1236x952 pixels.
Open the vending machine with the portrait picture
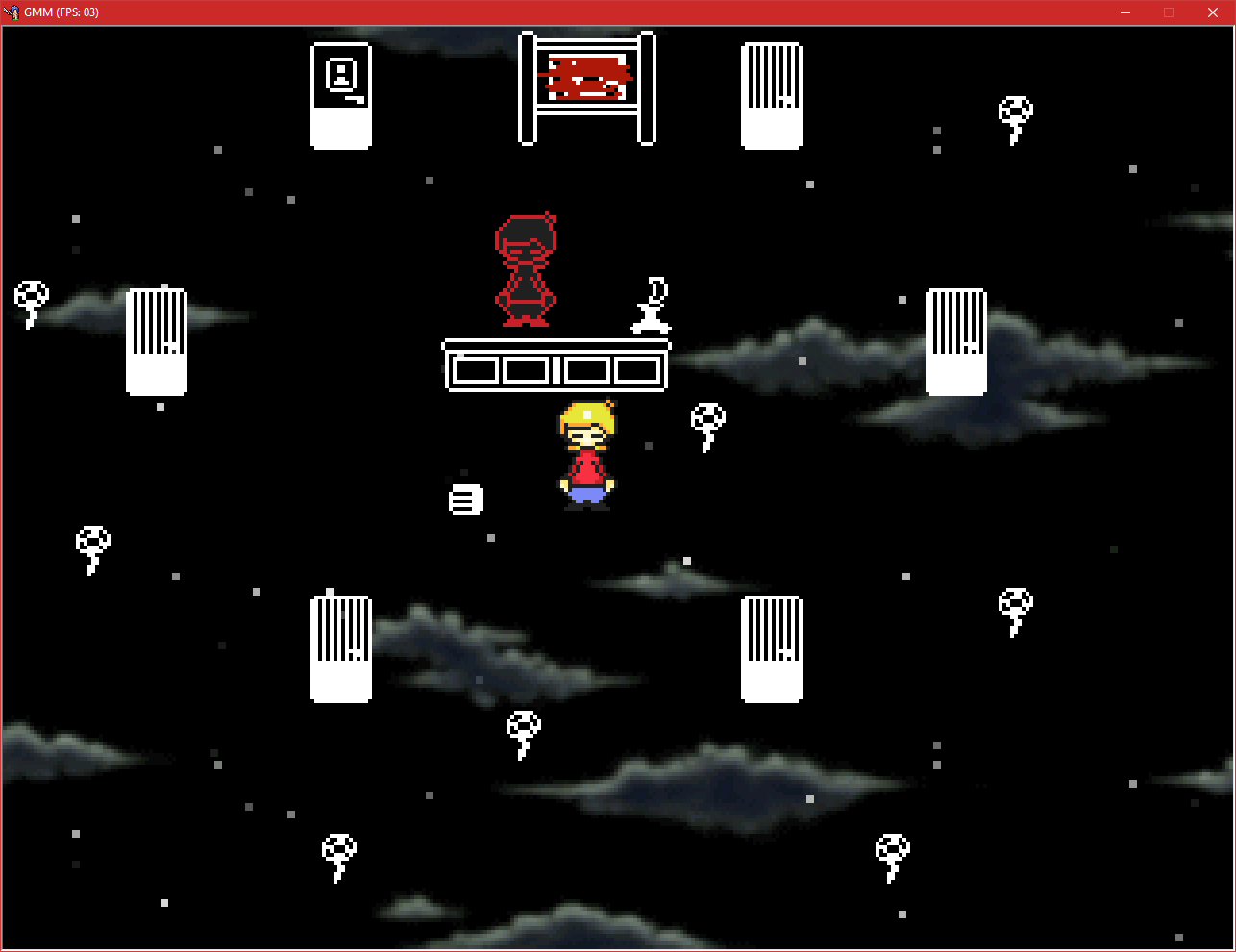[x=341, y=93]
